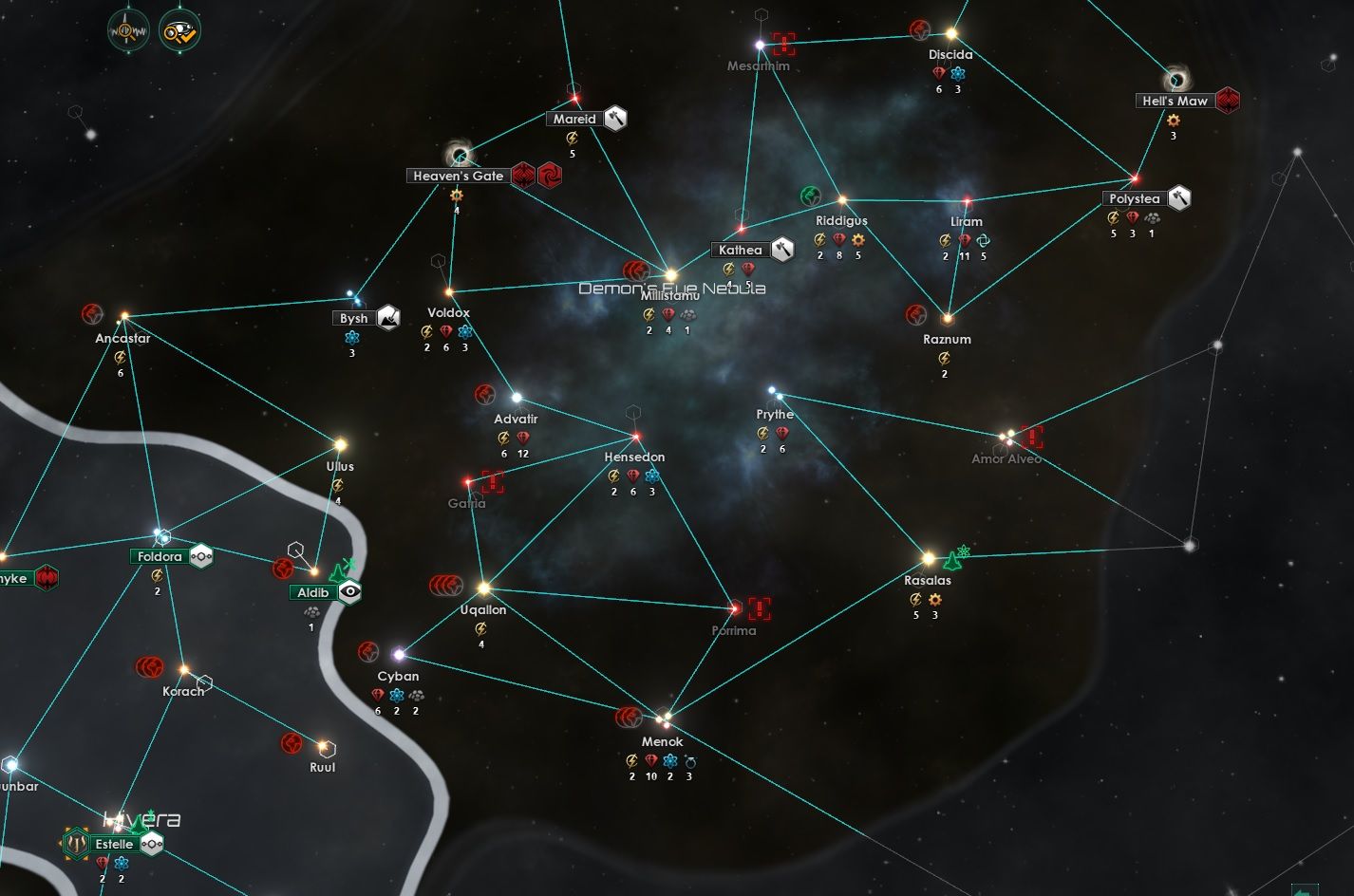Click the purple-ringed star at Cyban
Screen dimensions: 1354x896
pos(400,653)
